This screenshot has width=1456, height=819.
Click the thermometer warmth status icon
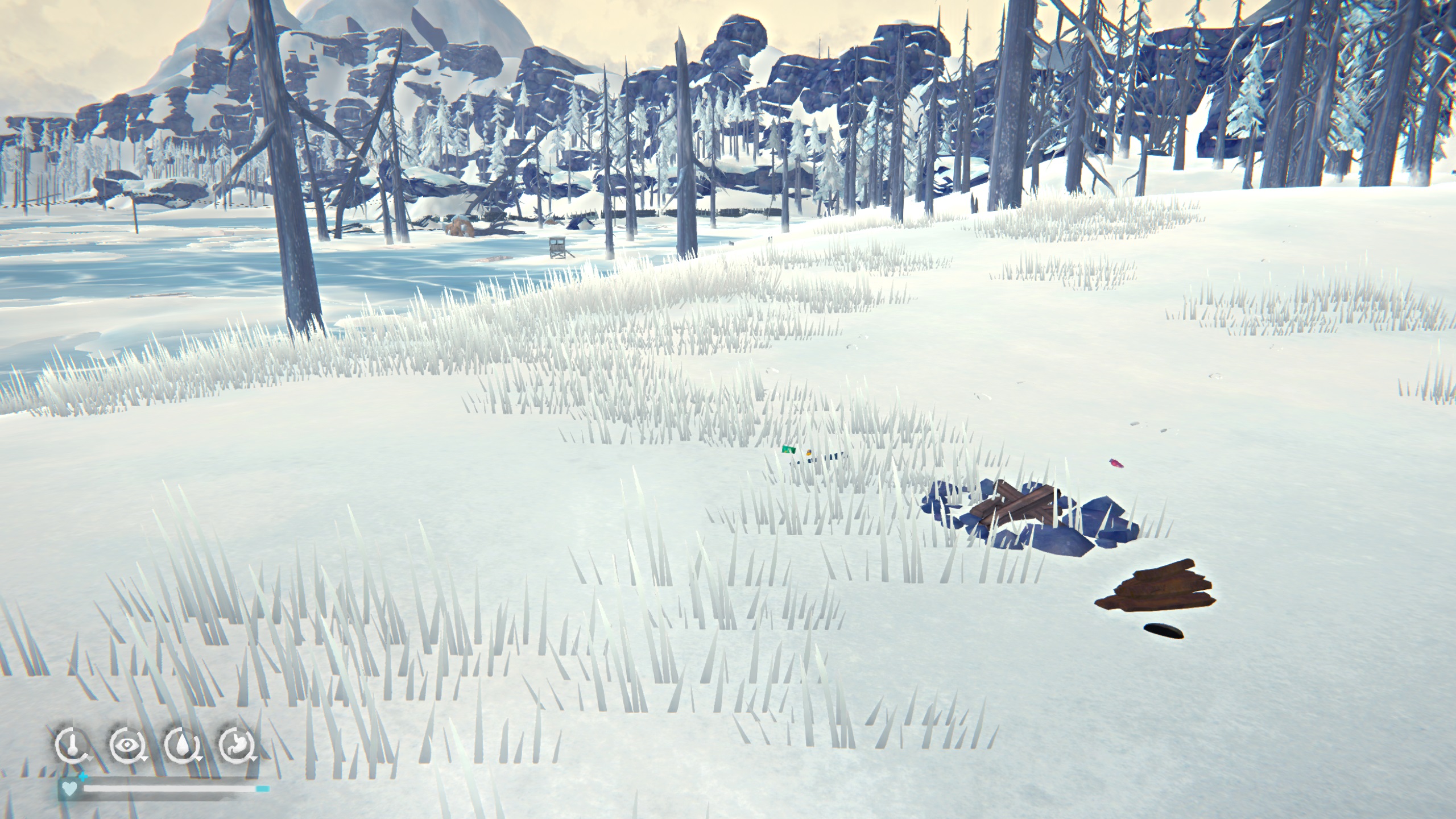71,744
